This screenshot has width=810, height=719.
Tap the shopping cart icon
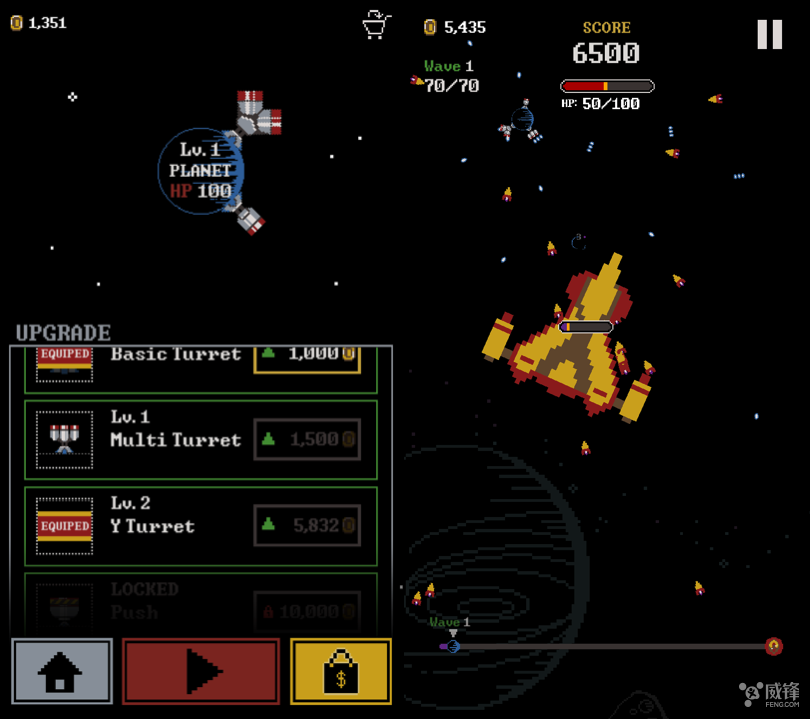(376, 24)
